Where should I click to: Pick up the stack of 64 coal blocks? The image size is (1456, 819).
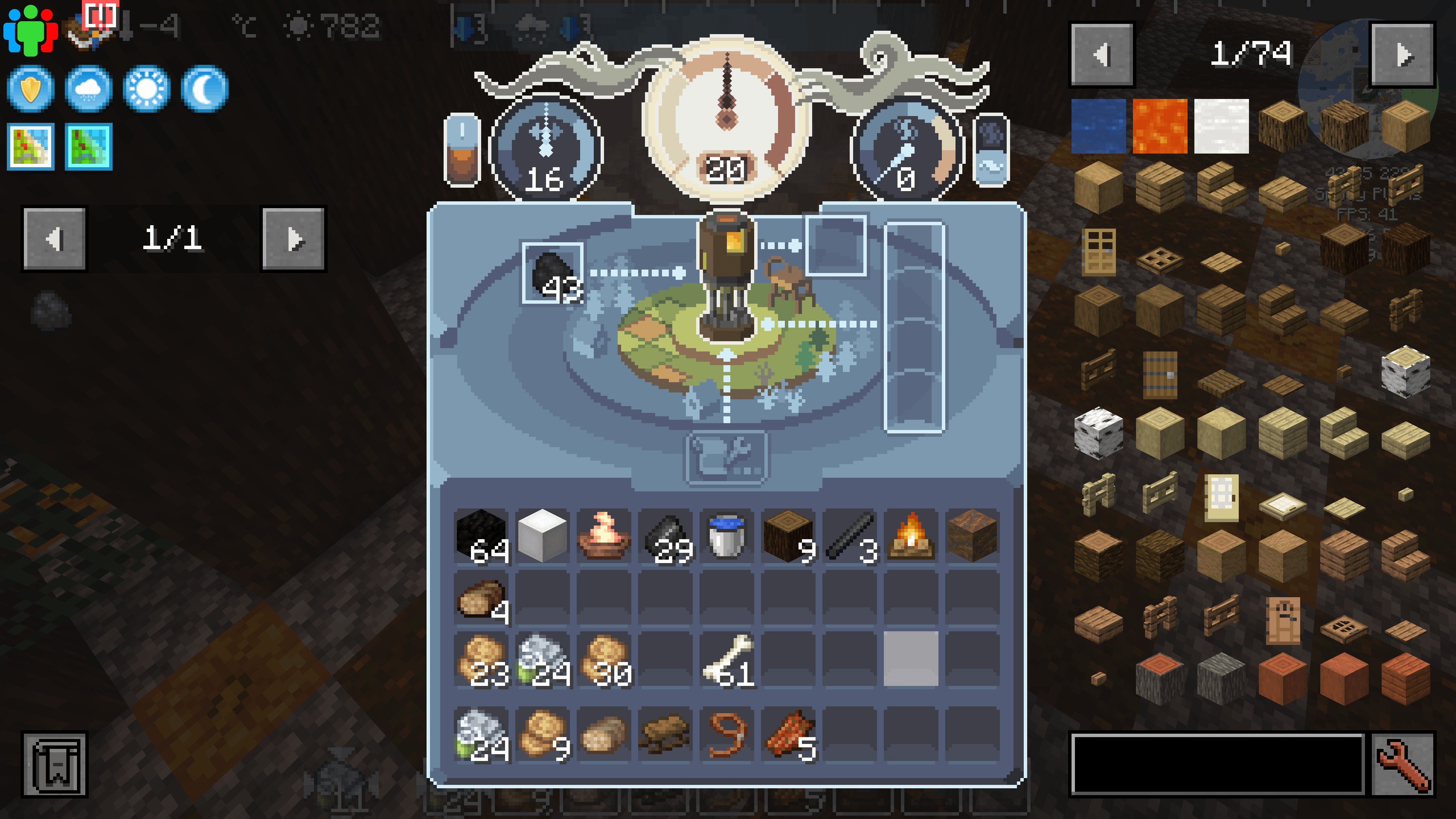(x=482, y=536)
